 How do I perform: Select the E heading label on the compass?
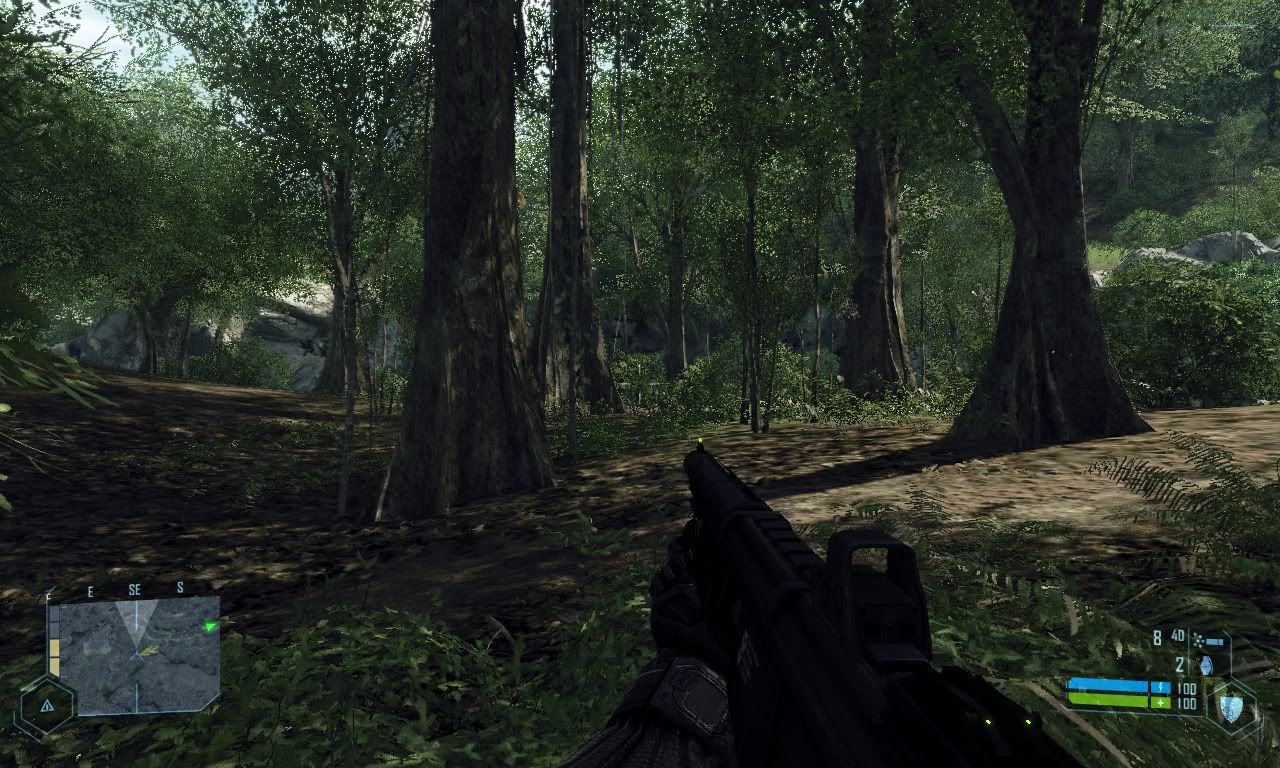click(x=91, y=590)
